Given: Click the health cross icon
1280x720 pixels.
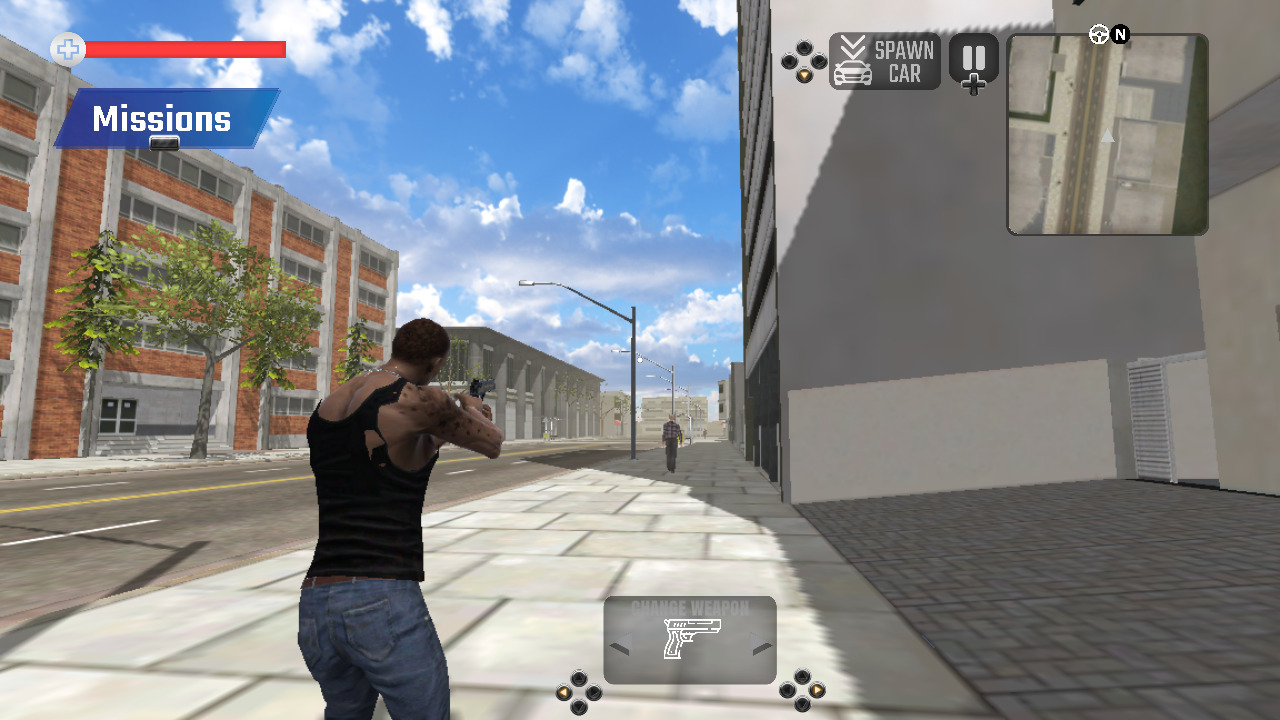Looking at the screenshot, I should pyautogui.click(x=67, y=48).
